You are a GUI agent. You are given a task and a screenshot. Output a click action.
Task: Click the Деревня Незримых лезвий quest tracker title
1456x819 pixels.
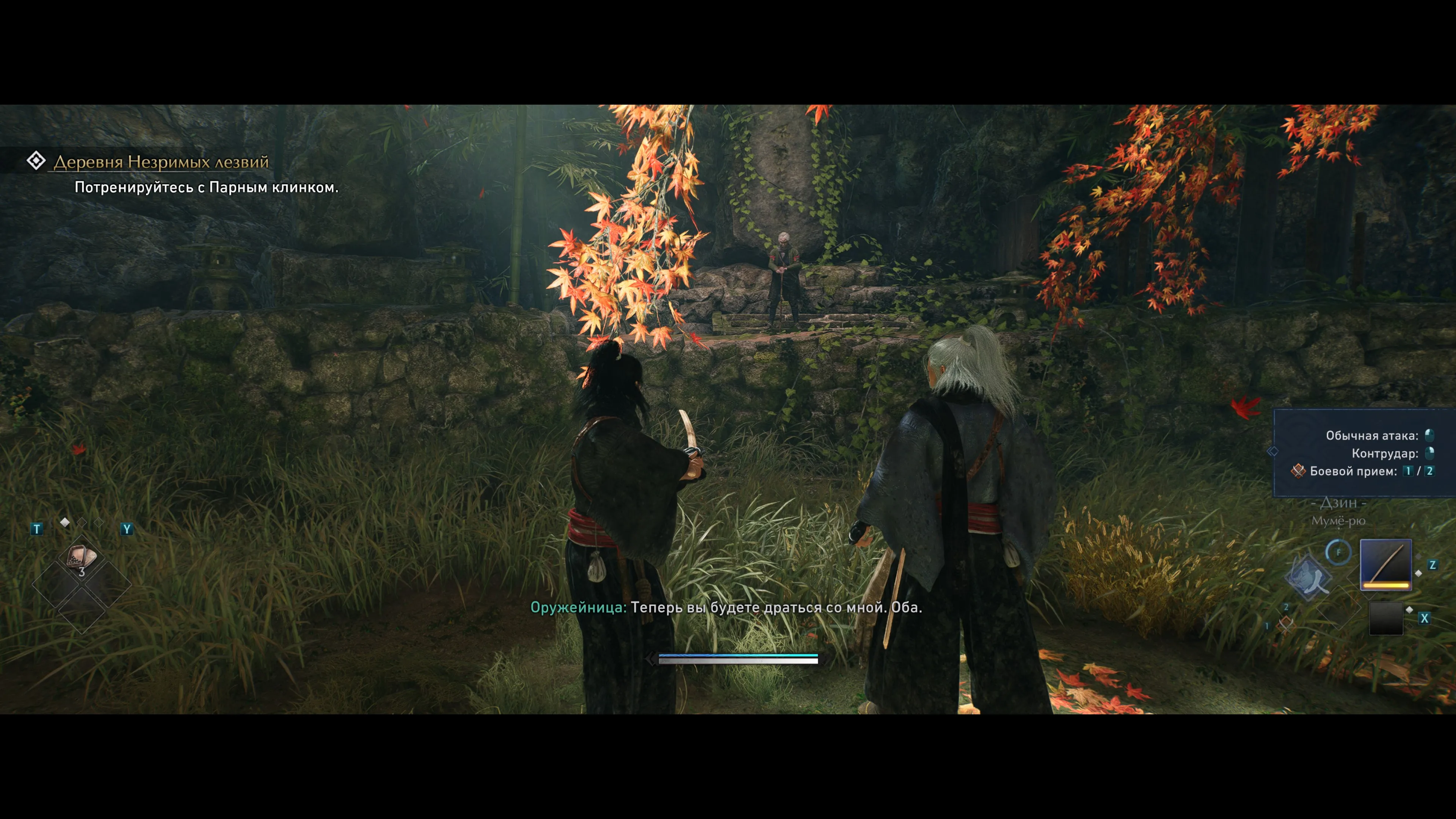point(160,162)
